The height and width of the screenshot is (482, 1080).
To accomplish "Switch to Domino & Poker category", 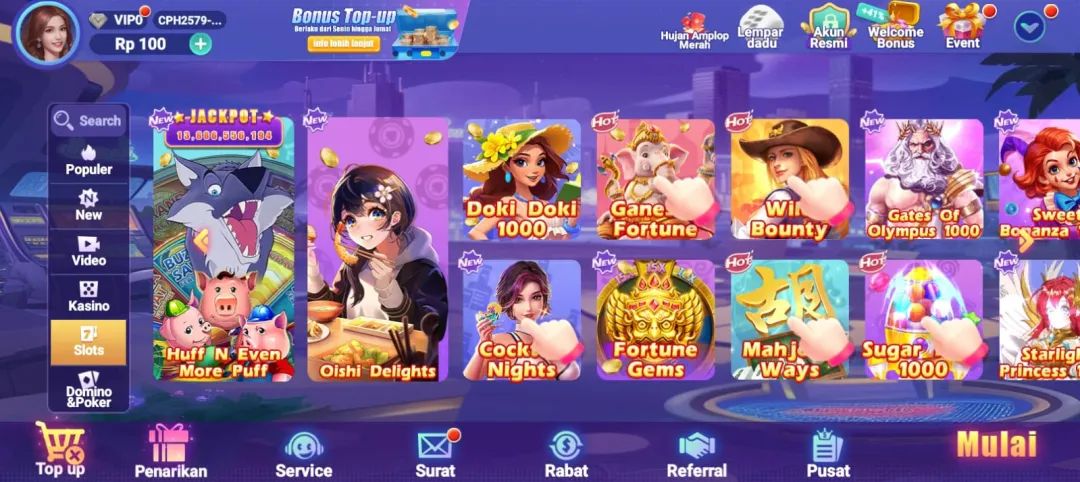I will pyautogui.click(x=89, y=389).
